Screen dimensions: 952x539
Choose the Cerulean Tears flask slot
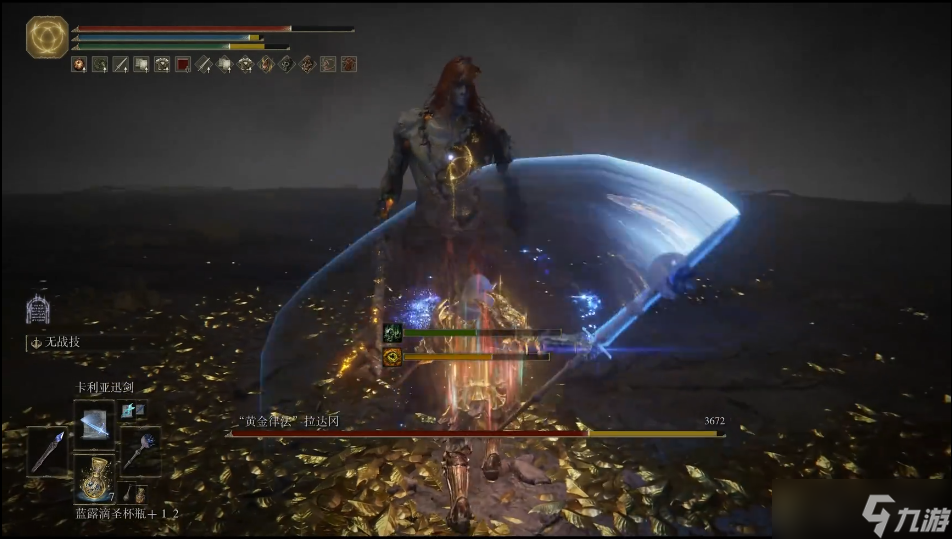click(94, 478)
